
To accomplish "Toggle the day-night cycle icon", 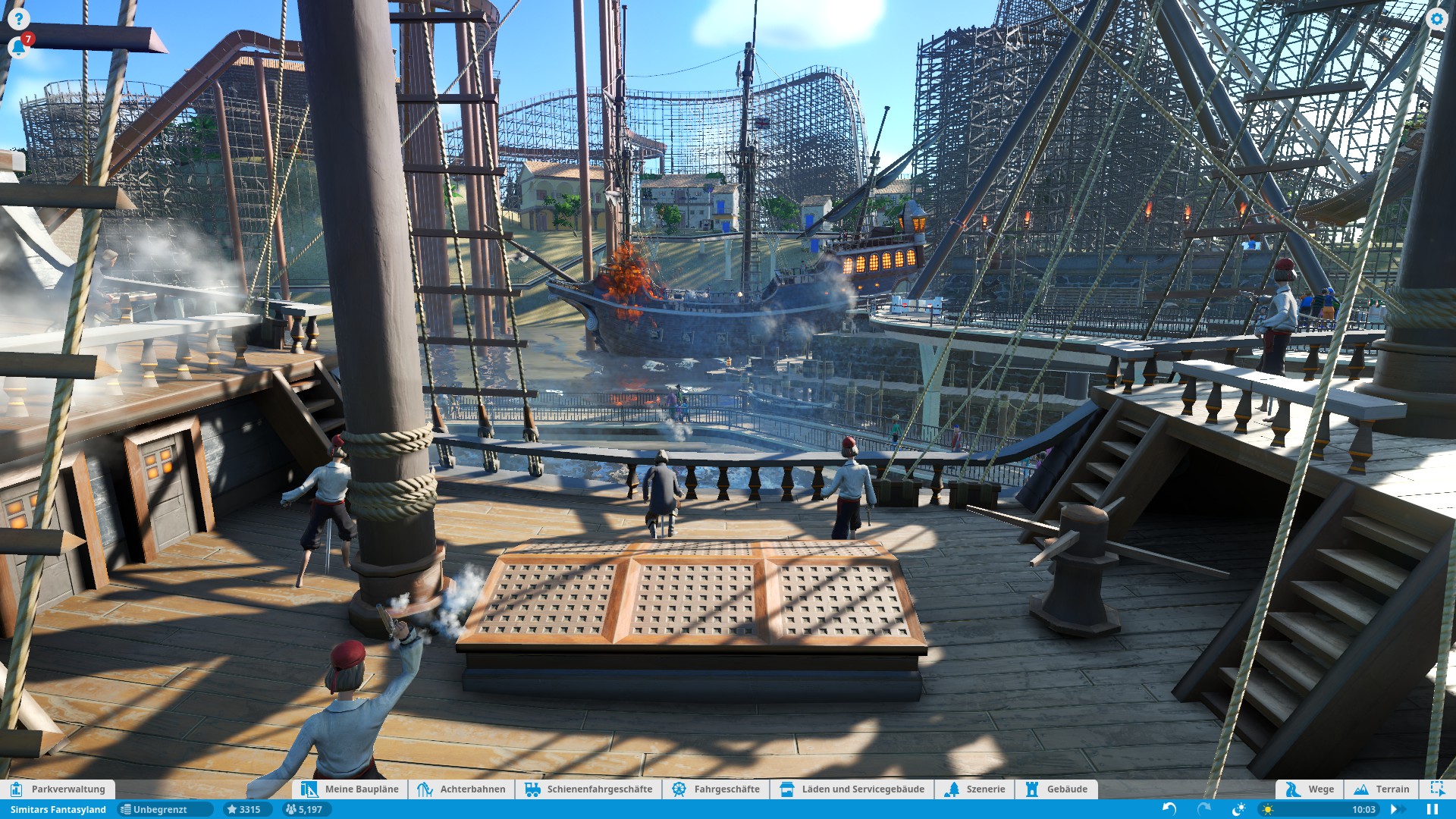I will tap(1239, 809).
